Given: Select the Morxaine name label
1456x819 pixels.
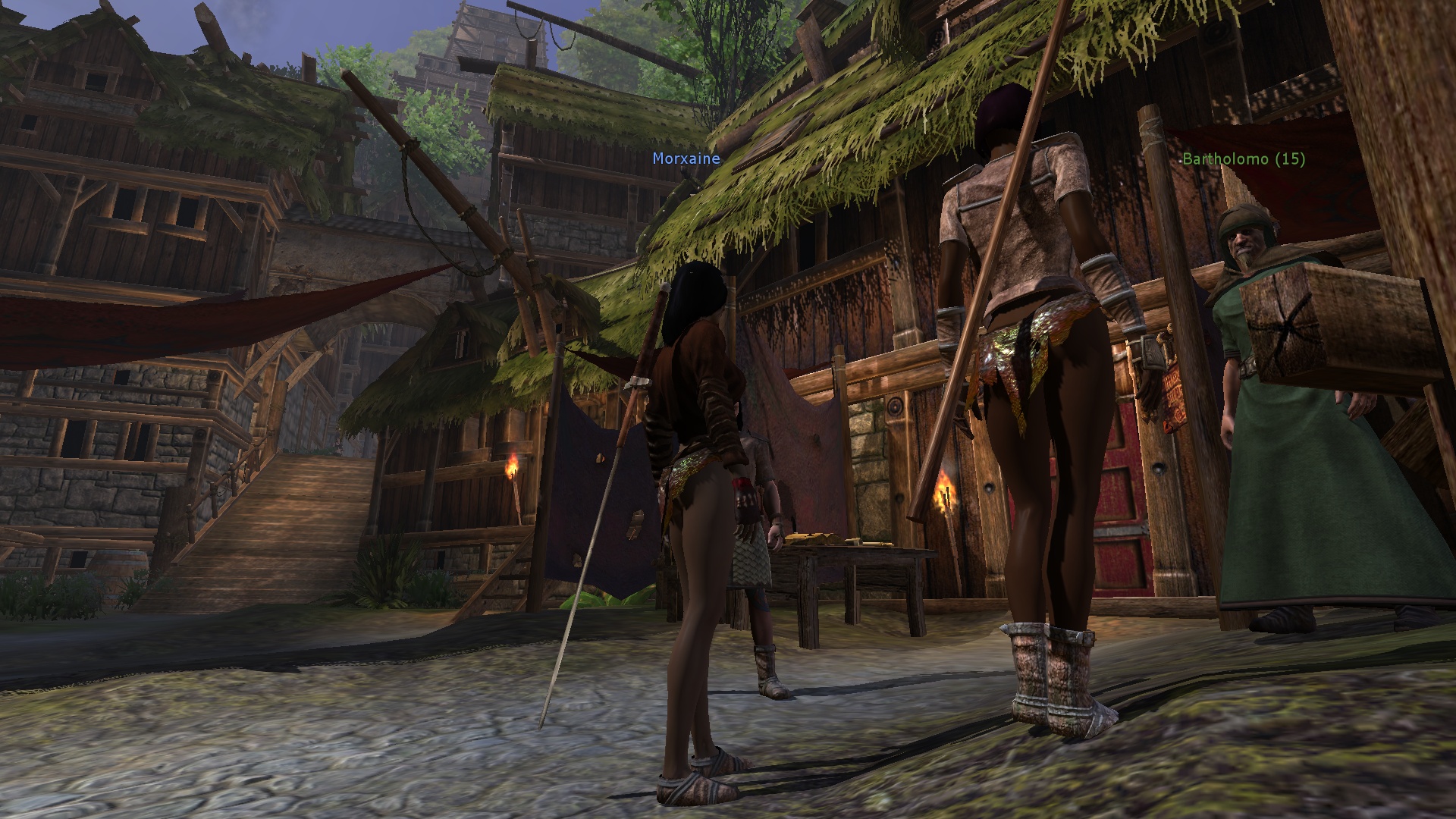Looking at the screenshot, I should point(686,159).
